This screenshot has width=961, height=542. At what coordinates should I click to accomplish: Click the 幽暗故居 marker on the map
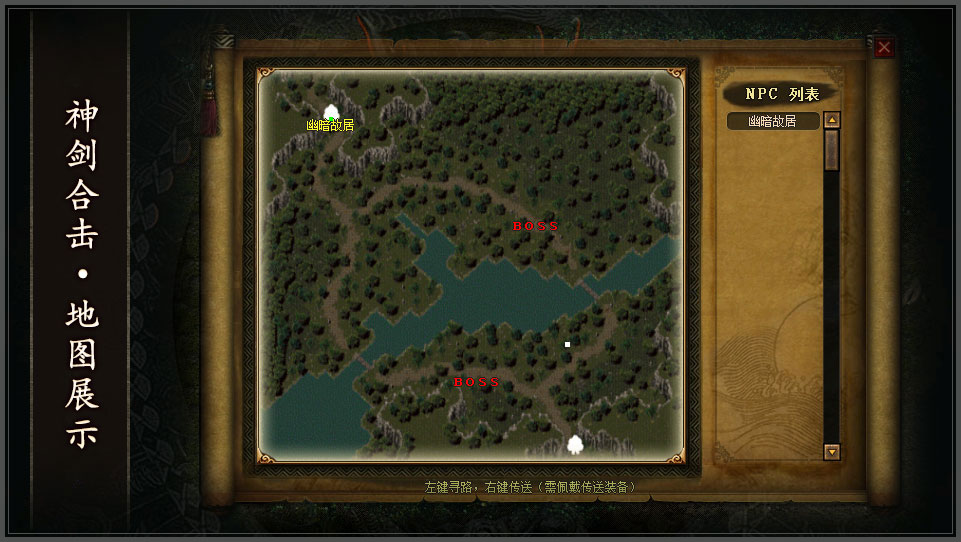coord(331,112)
